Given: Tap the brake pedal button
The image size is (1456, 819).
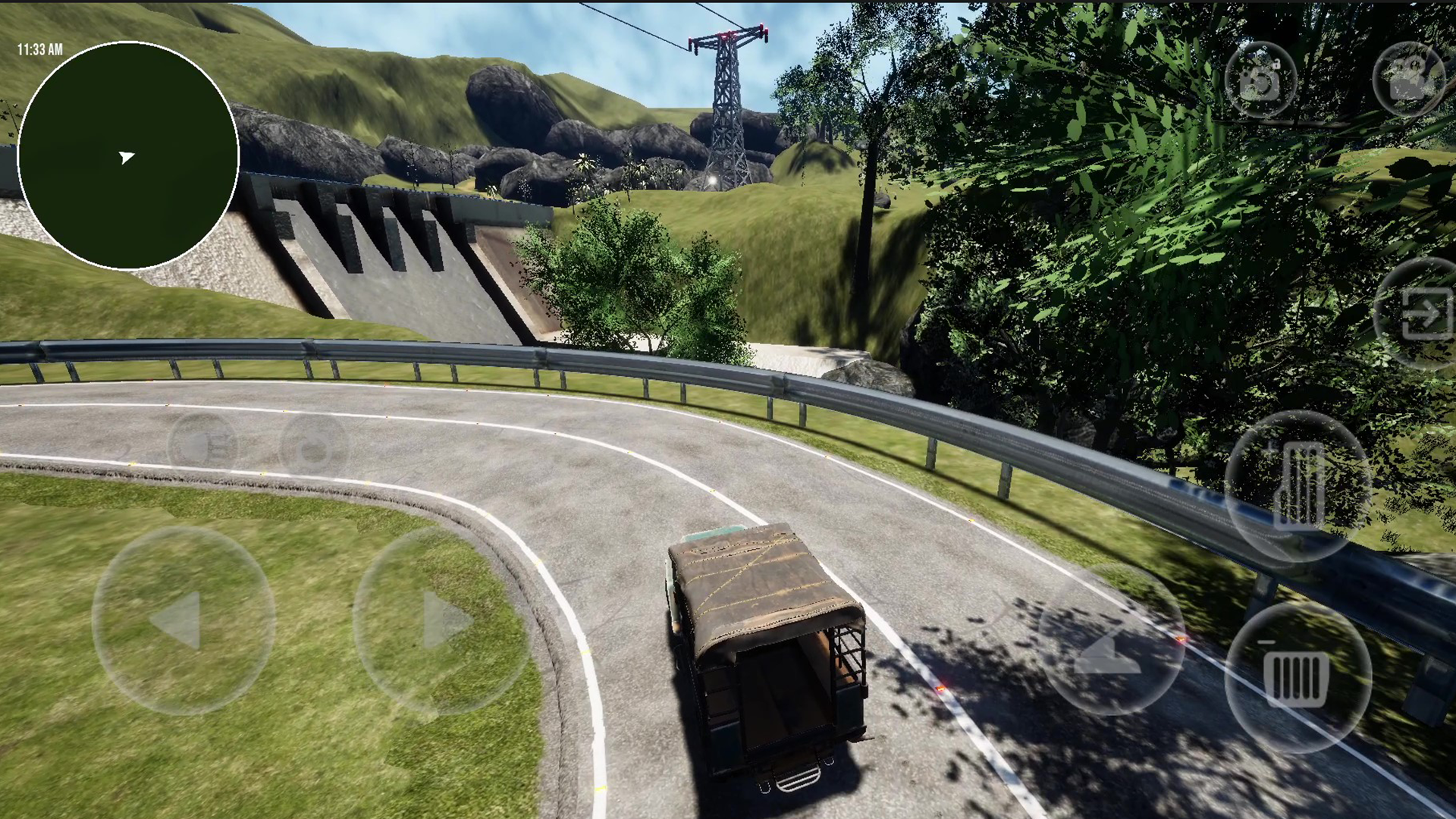Looking at the screenshot, I should [x=1298, y=677].
